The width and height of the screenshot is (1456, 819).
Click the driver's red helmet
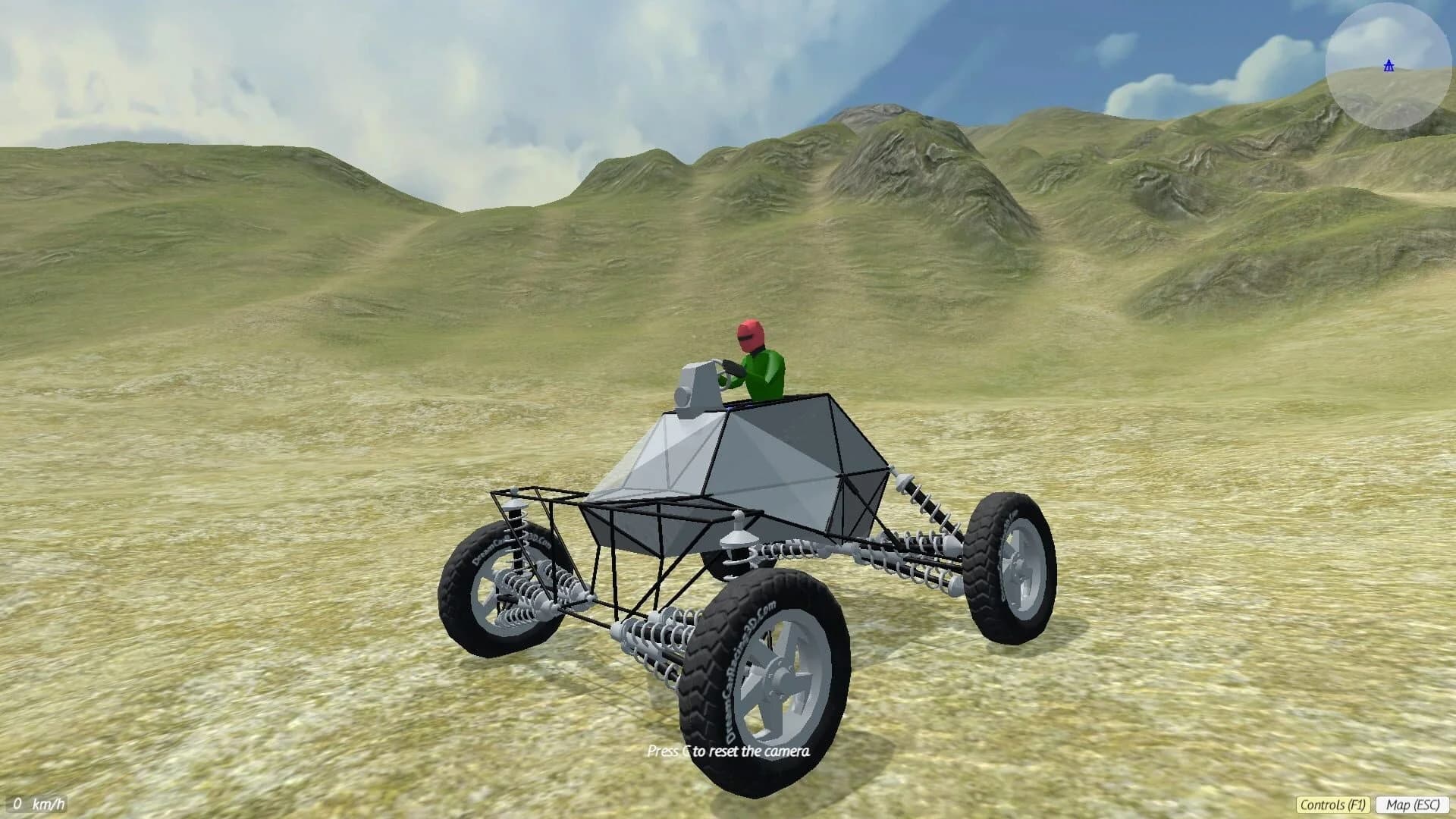[749, 335]
